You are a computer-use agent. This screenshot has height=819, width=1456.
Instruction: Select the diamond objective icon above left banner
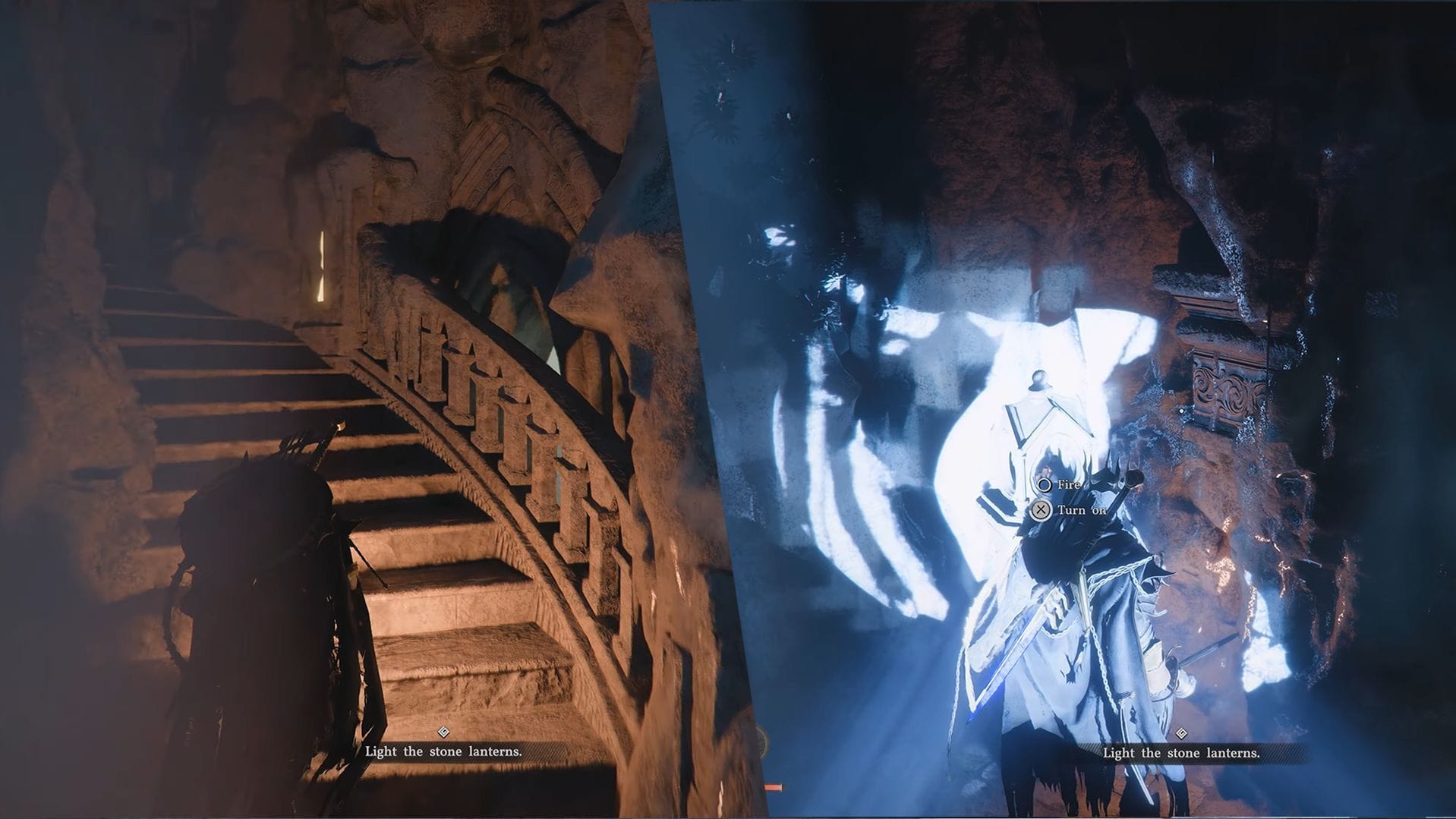[444, 732]
